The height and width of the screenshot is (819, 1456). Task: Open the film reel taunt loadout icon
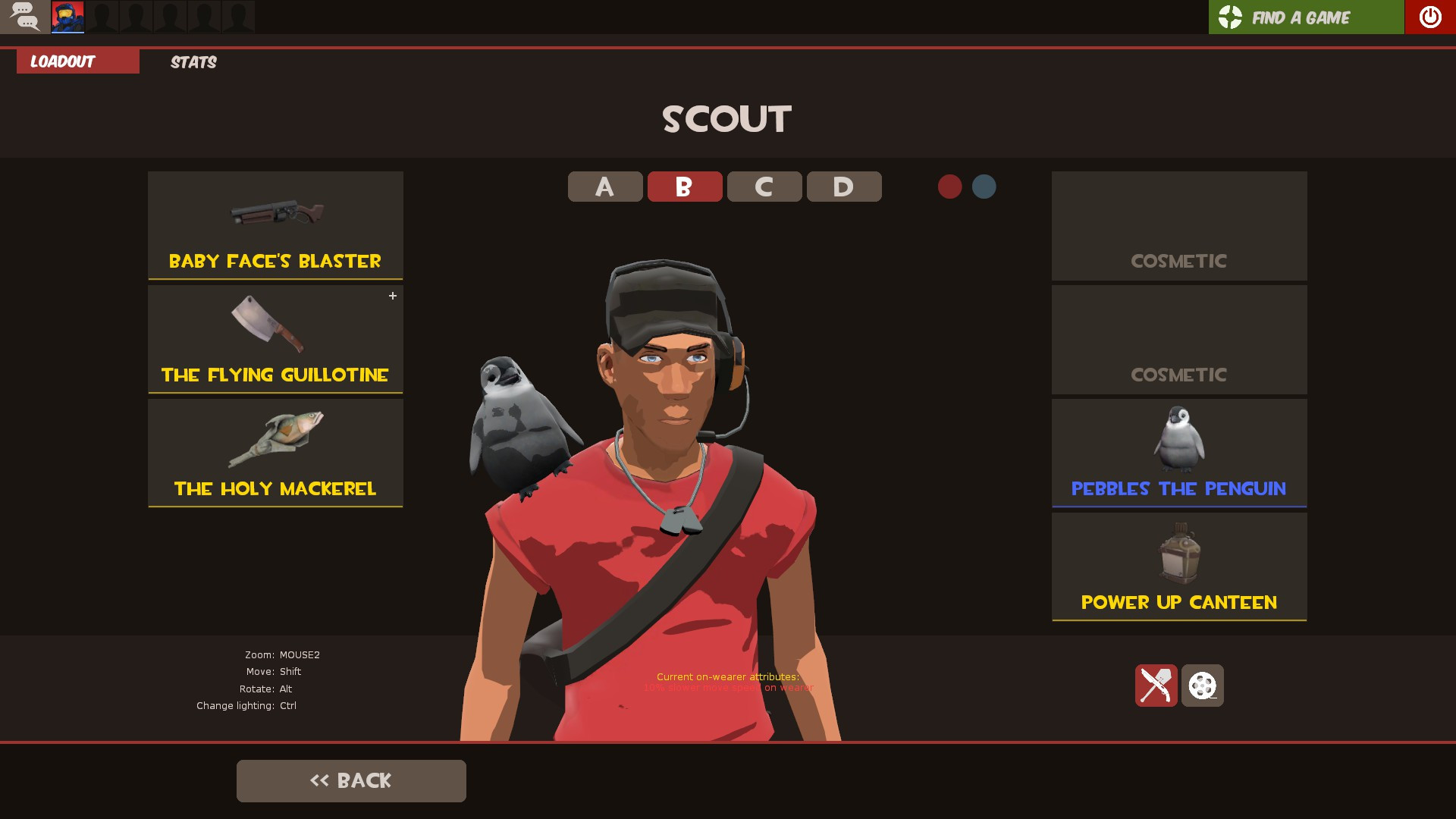1203,685
